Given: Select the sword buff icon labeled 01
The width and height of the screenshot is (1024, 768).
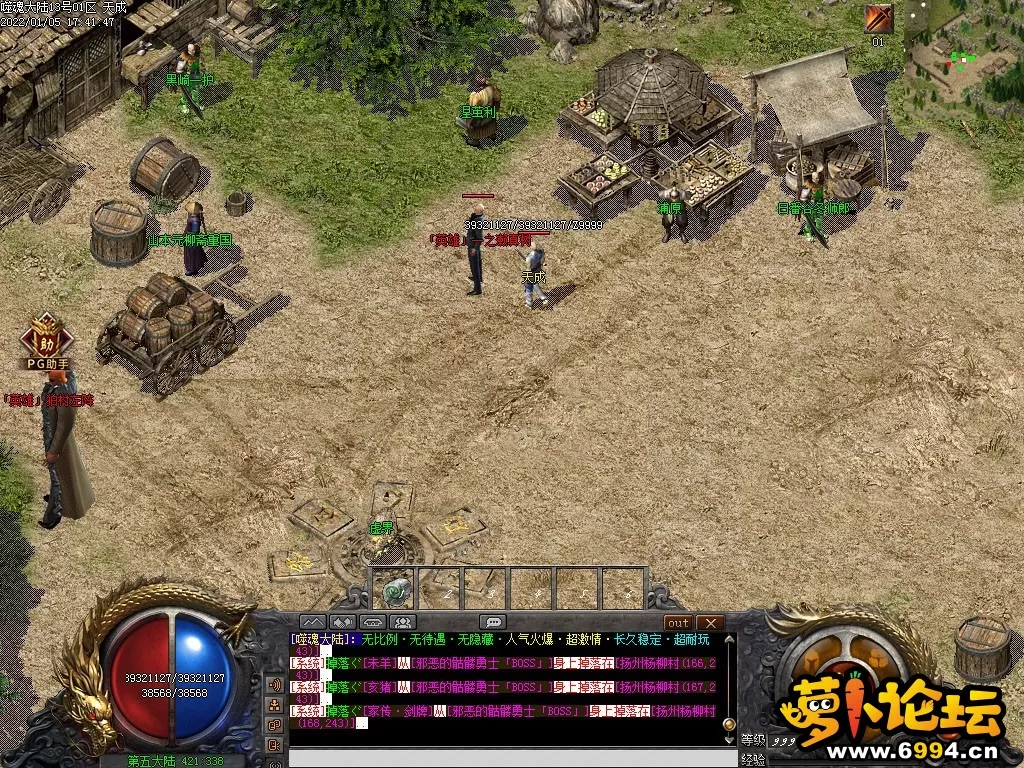Looking at the screenshot, I should [x=879, y=19].
